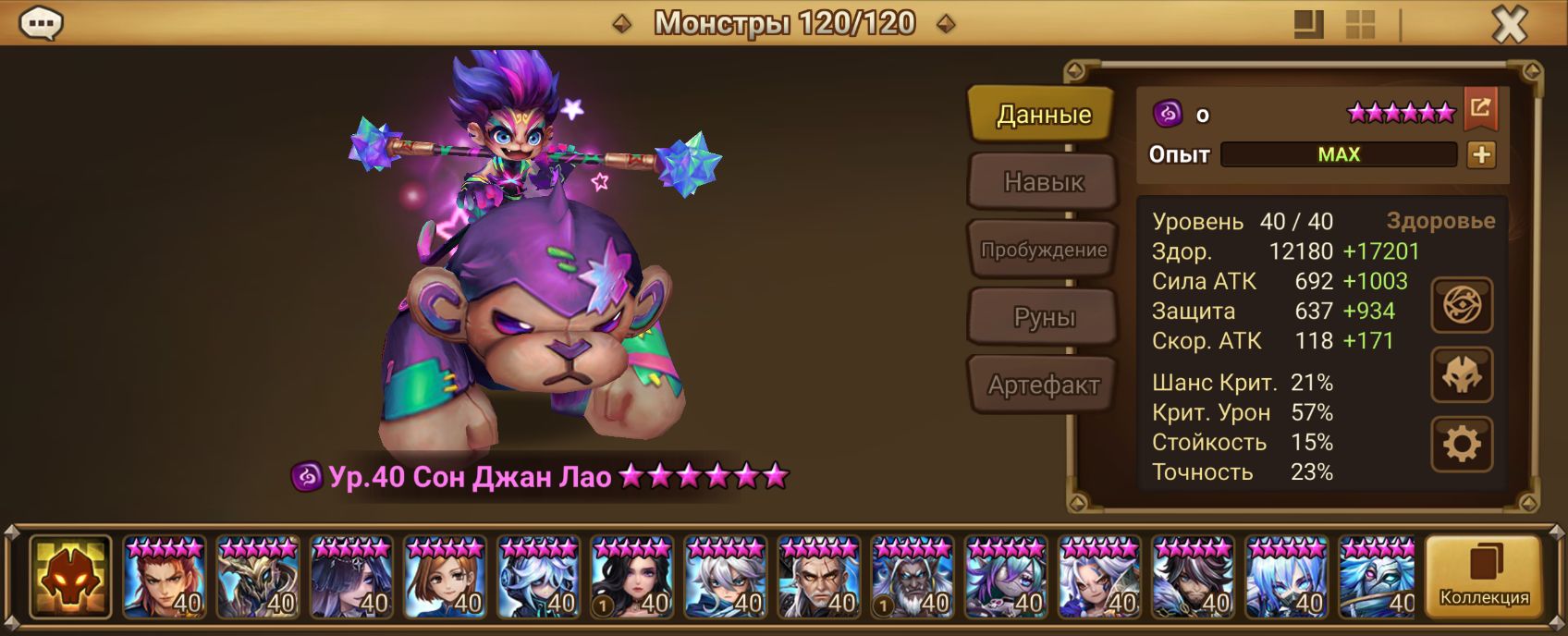The image size is (1568, 636).
Task: Show the Руны tab
Action: [x=1042, y=317]
